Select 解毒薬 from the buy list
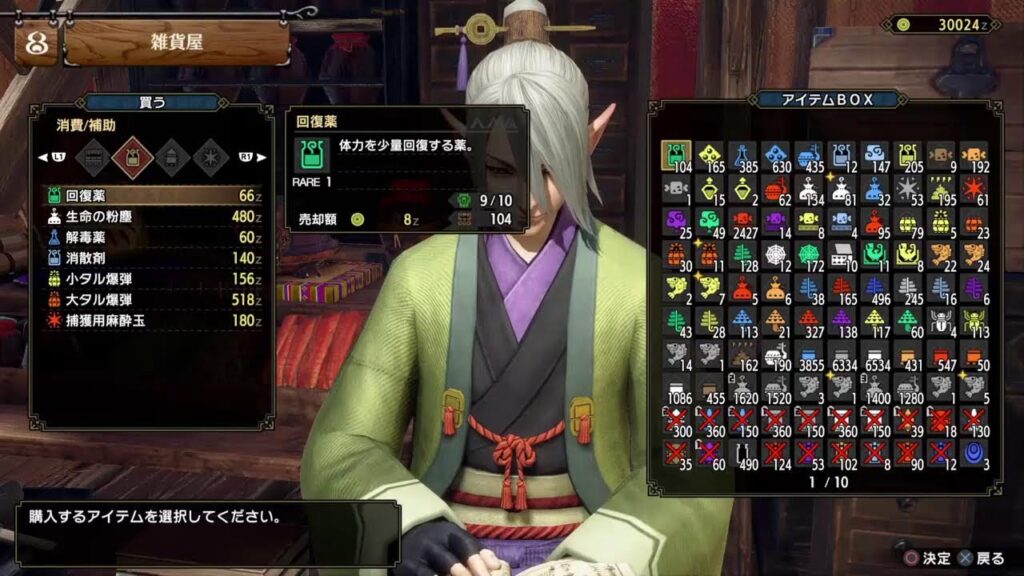1024x576 pixels. (x=150, y=237)
